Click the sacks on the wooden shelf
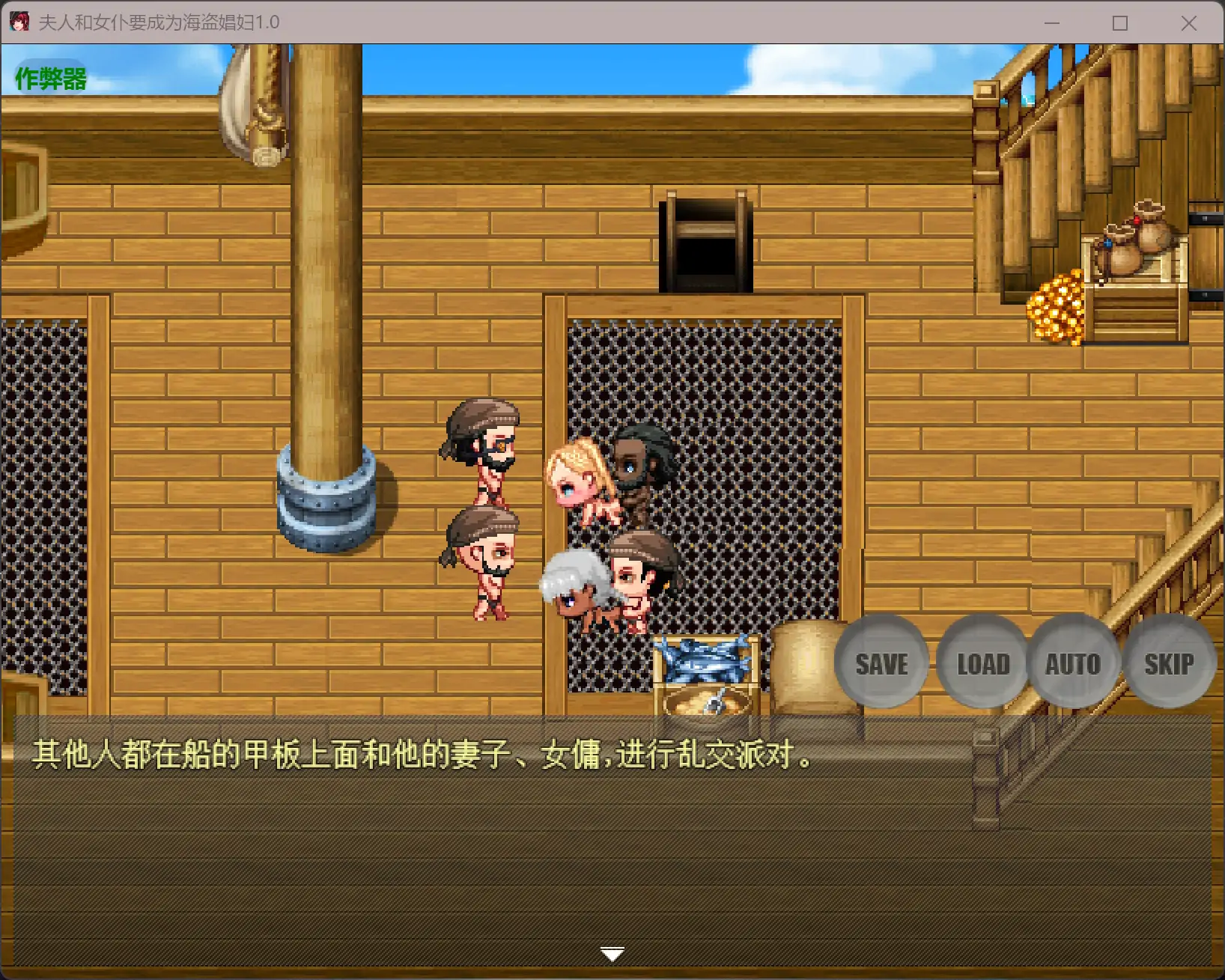Viewport: 1225px width, 980px height. tap(1131, 240)
